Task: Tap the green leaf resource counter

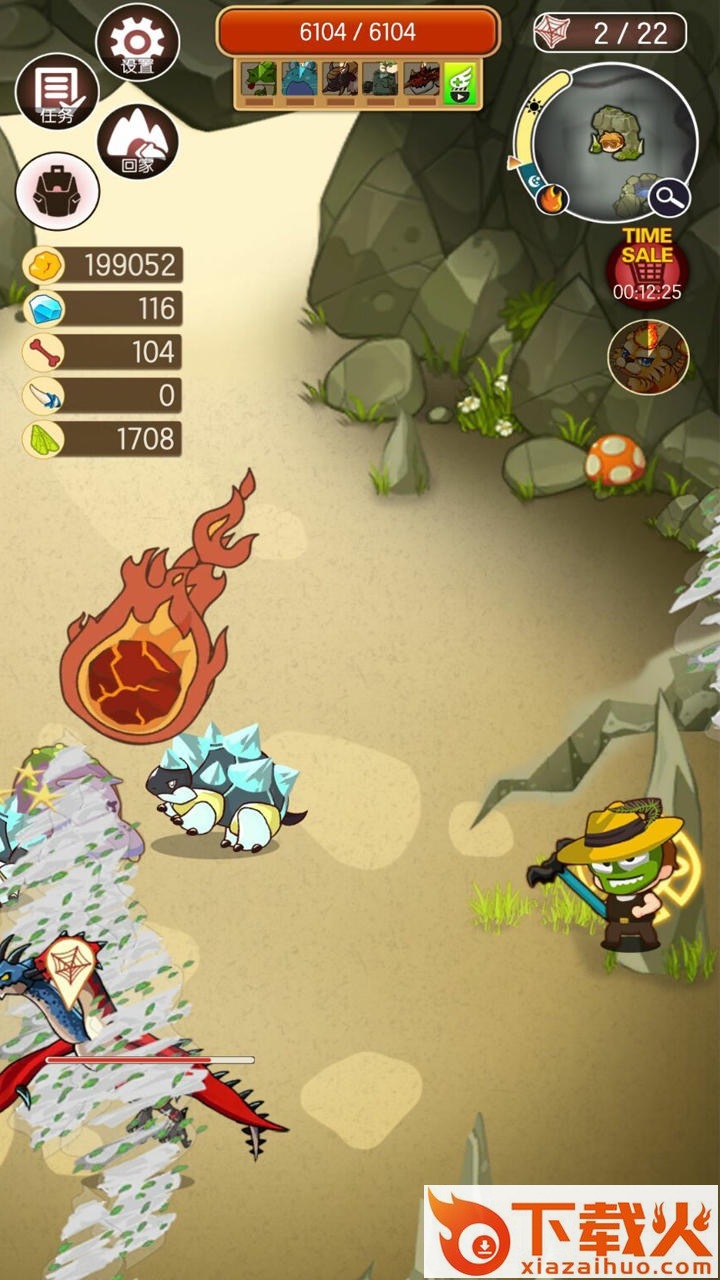Action: coord(103,438)
